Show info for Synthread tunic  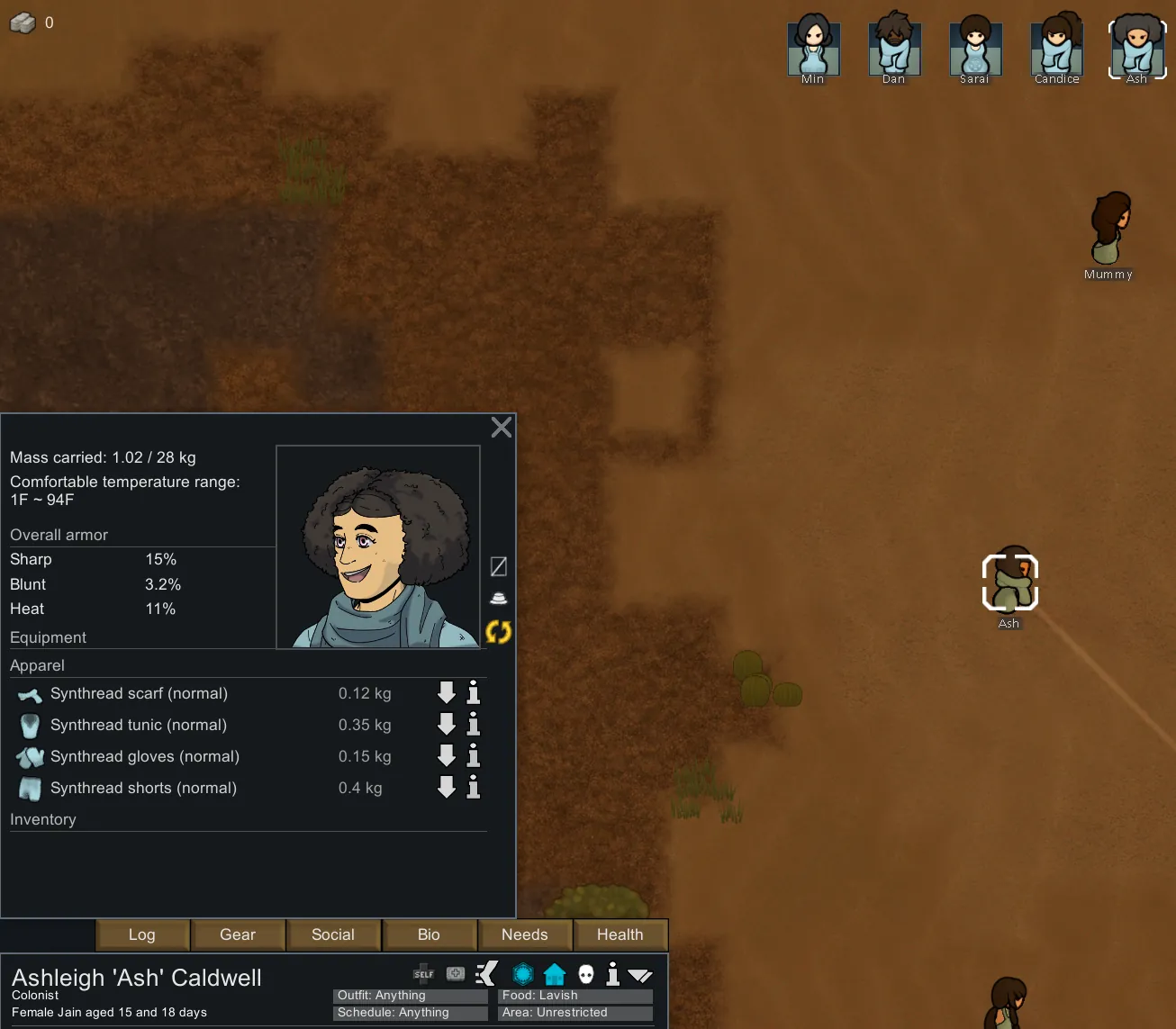(x=474, y=724)
